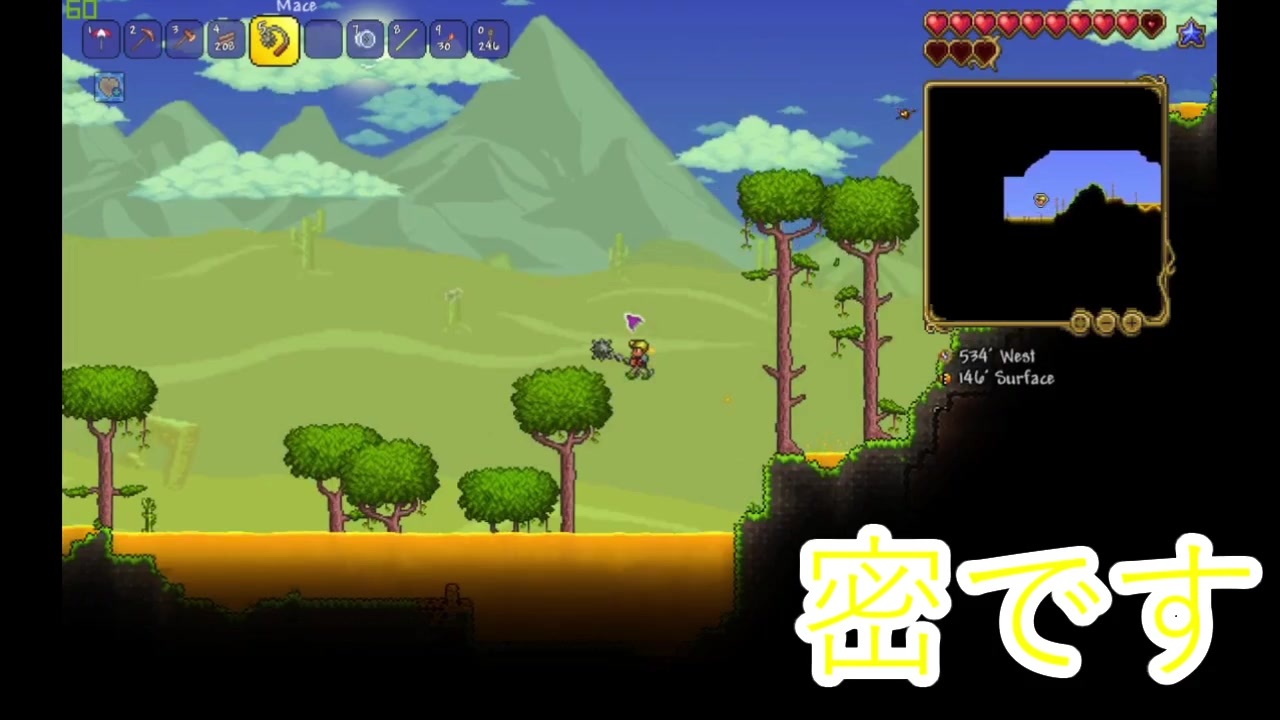Select the umbrella in hotbar slot 1
The width and height of the screenshot is (1280, 720).
pyautogui.click(x=100, y=38)
